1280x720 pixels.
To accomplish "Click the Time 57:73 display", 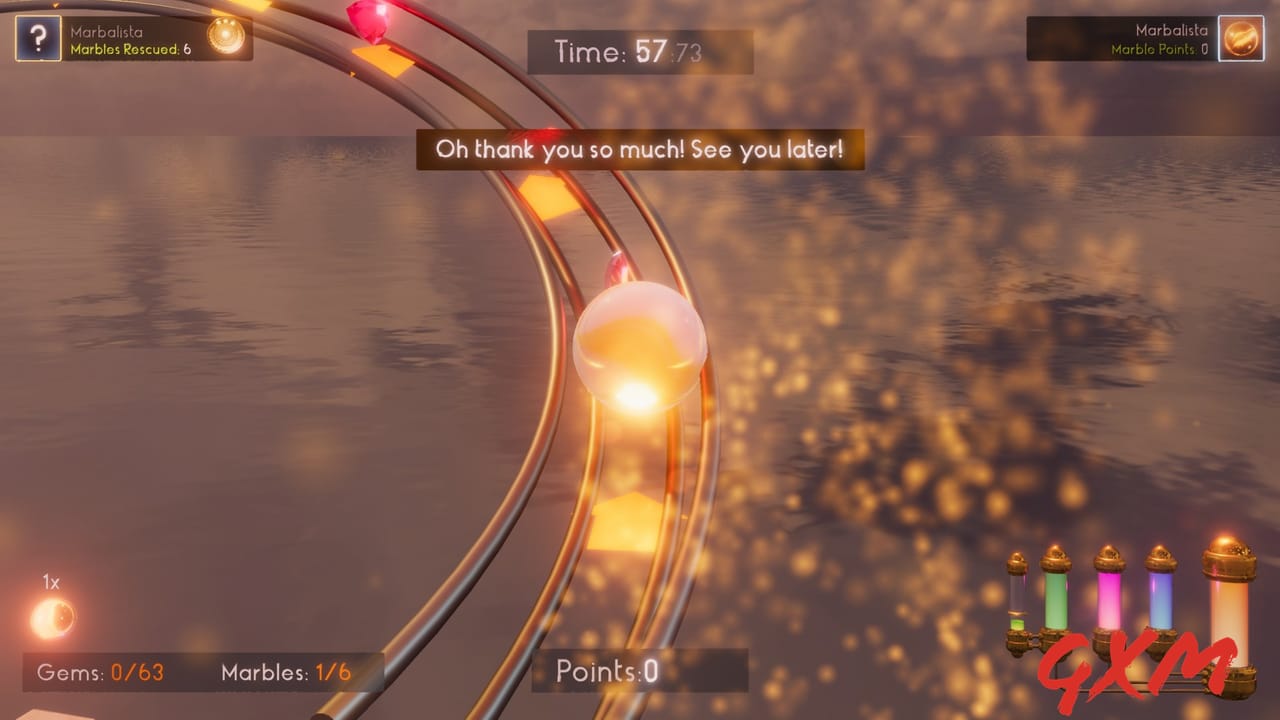I will [x=640, y=52].
